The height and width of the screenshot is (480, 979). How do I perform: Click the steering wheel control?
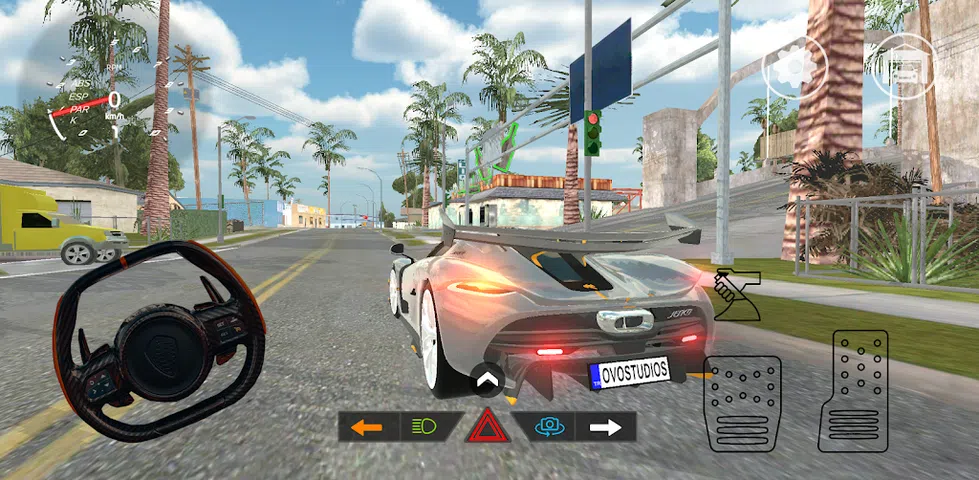158,341
